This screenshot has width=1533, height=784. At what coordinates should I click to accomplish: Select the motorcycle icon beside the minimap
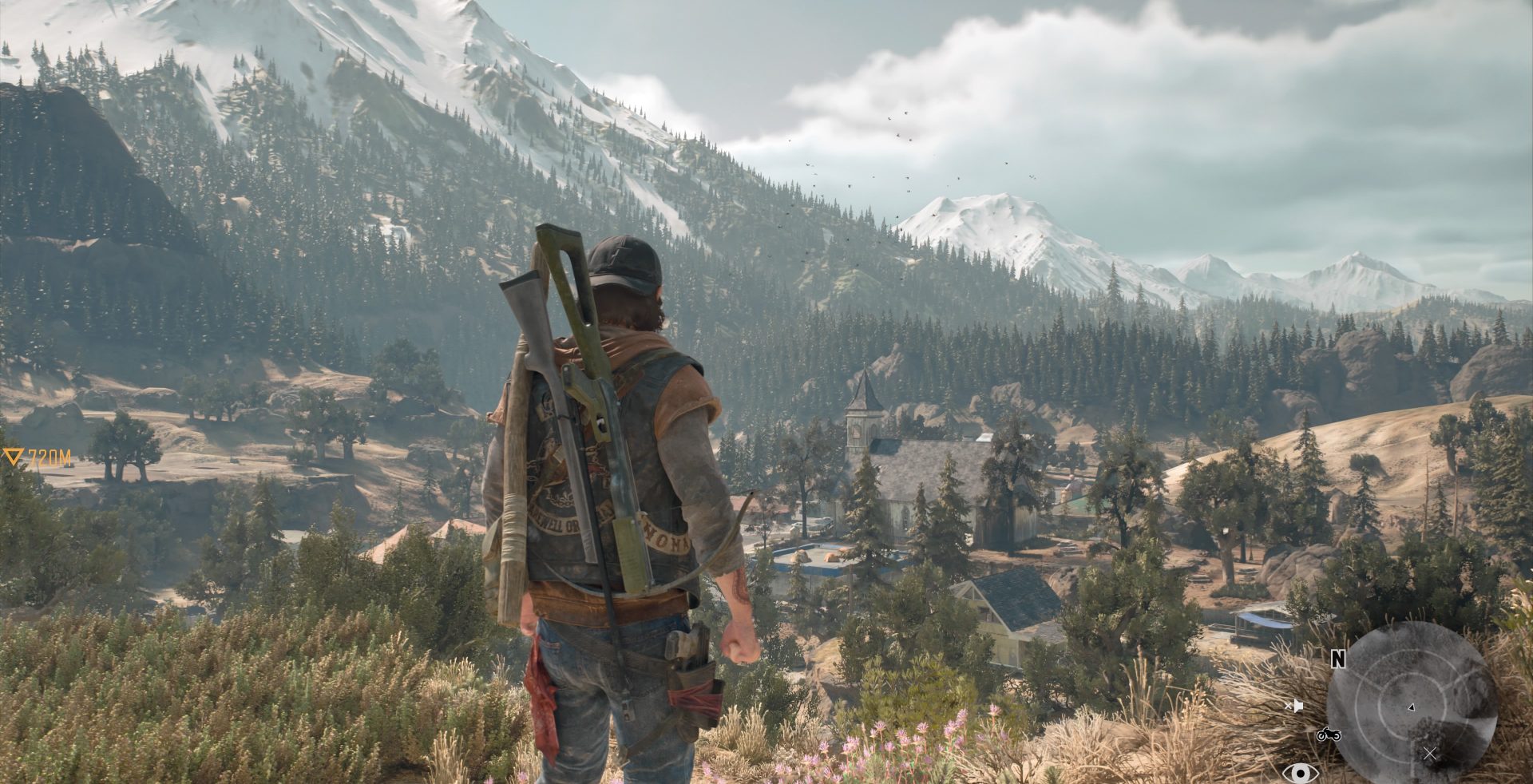[x=1329, y=734]
